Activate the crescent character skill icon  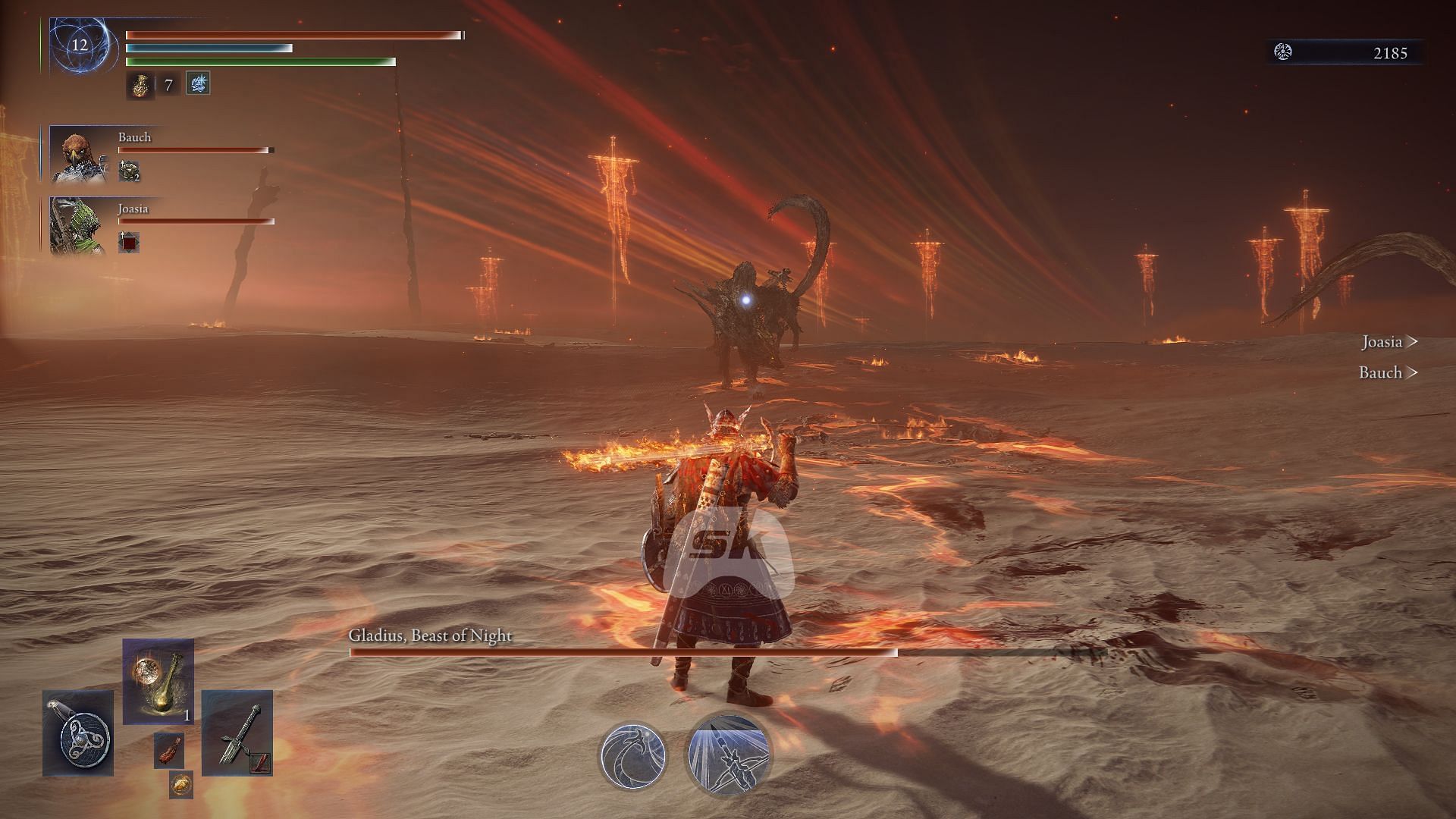tap(633, 755)
